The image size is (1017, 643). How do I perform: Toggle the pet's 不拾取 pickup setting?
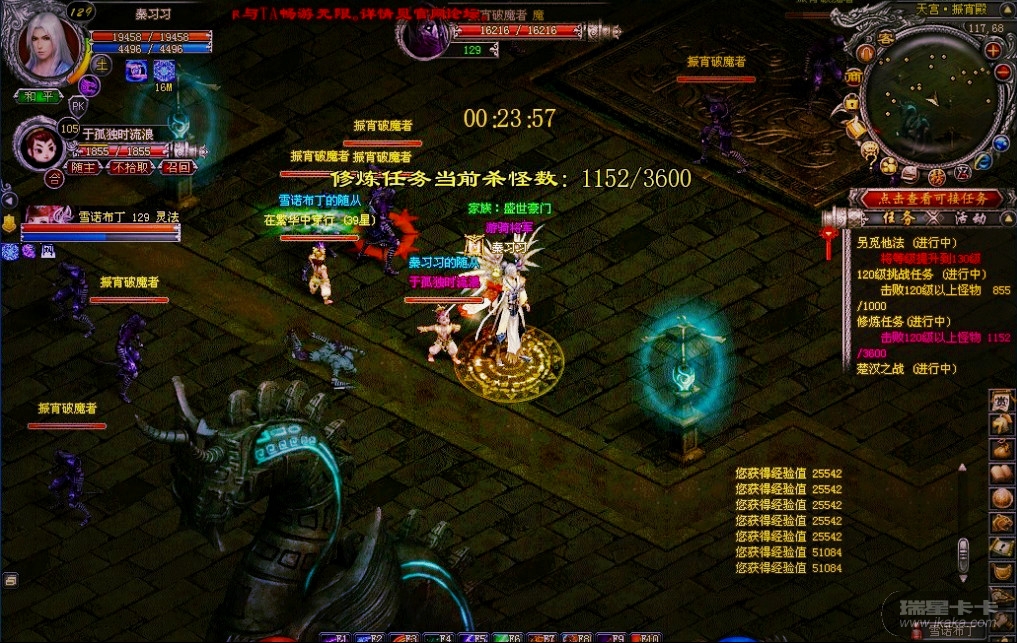pos(130,168)
